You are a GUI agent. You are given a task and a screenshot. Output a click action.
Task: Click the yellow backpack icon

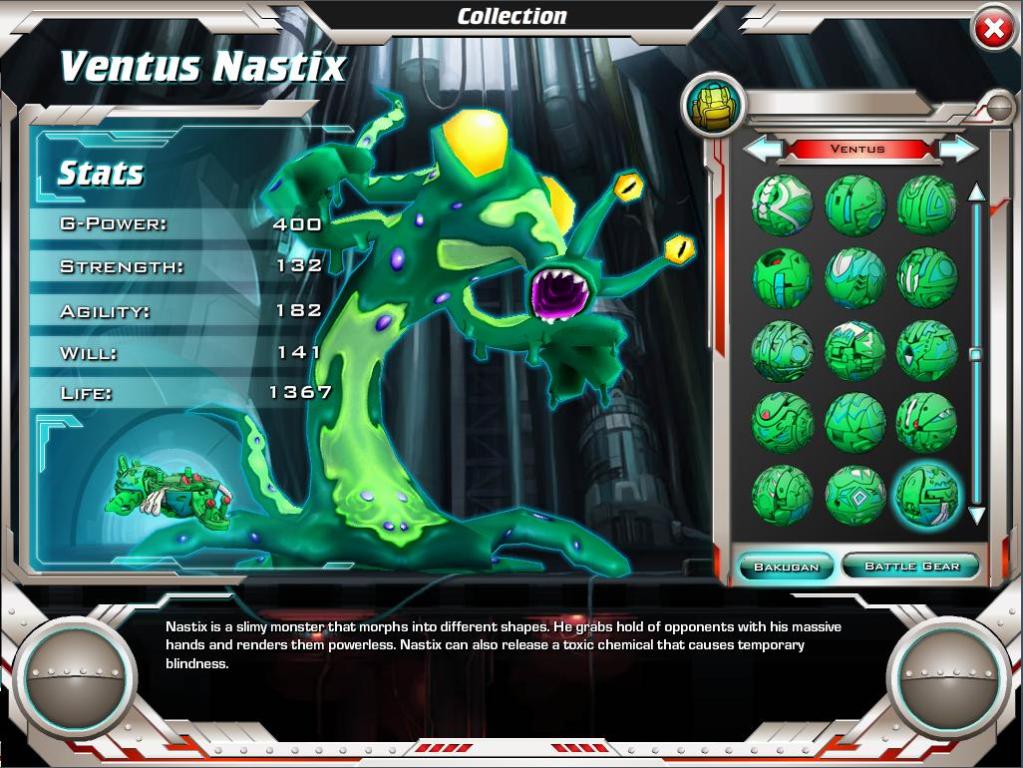714,104
